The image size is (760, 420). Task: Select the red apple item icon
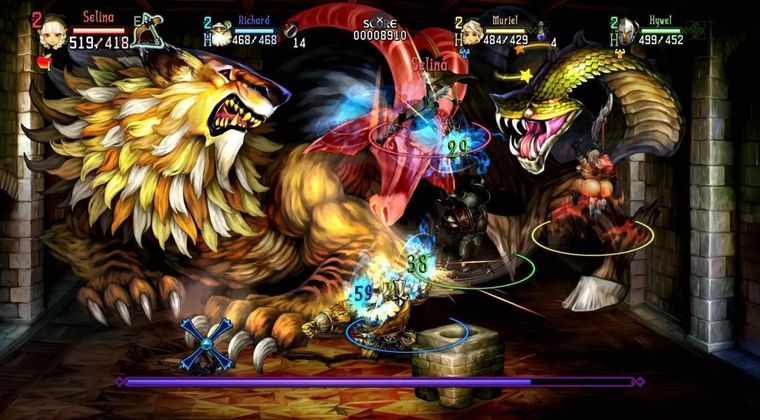tap(44, 61)
